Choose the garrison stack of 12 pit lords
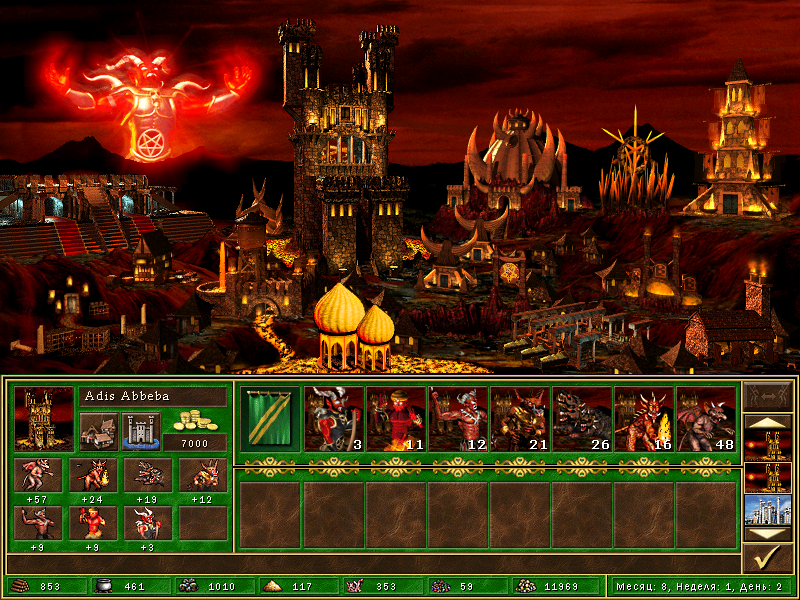This screenshot has height=600, width=800. tap(458, 419)
